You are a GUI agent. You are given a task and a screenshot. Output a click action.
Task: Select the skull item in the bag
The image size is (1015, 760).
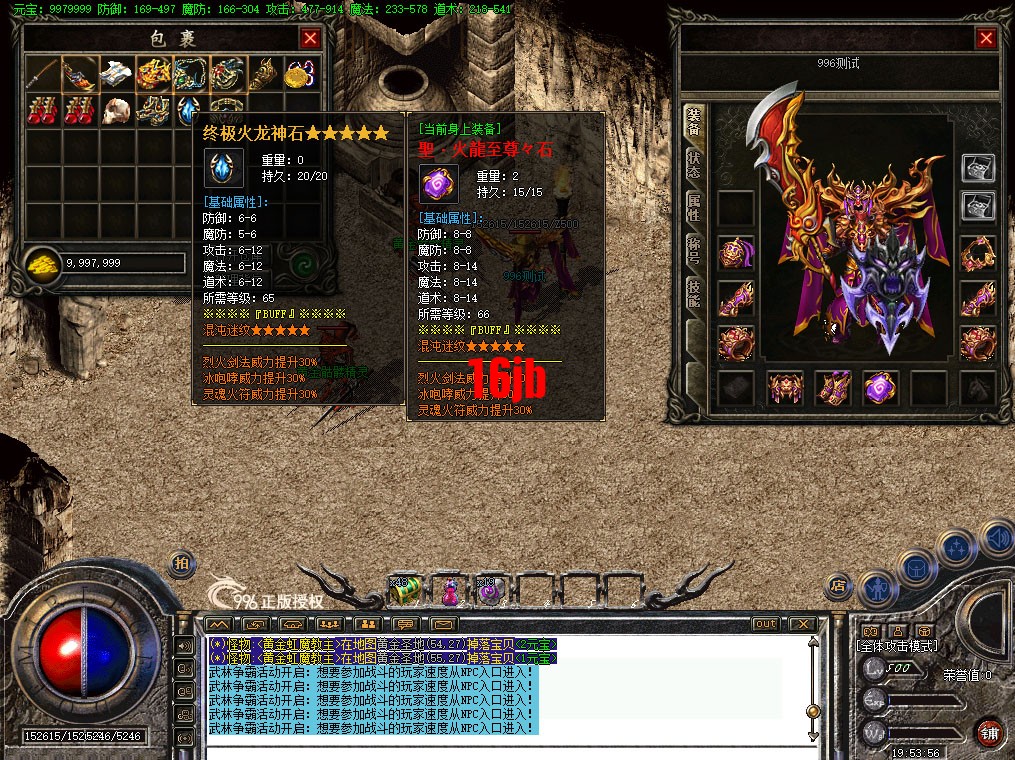point(116,109)
